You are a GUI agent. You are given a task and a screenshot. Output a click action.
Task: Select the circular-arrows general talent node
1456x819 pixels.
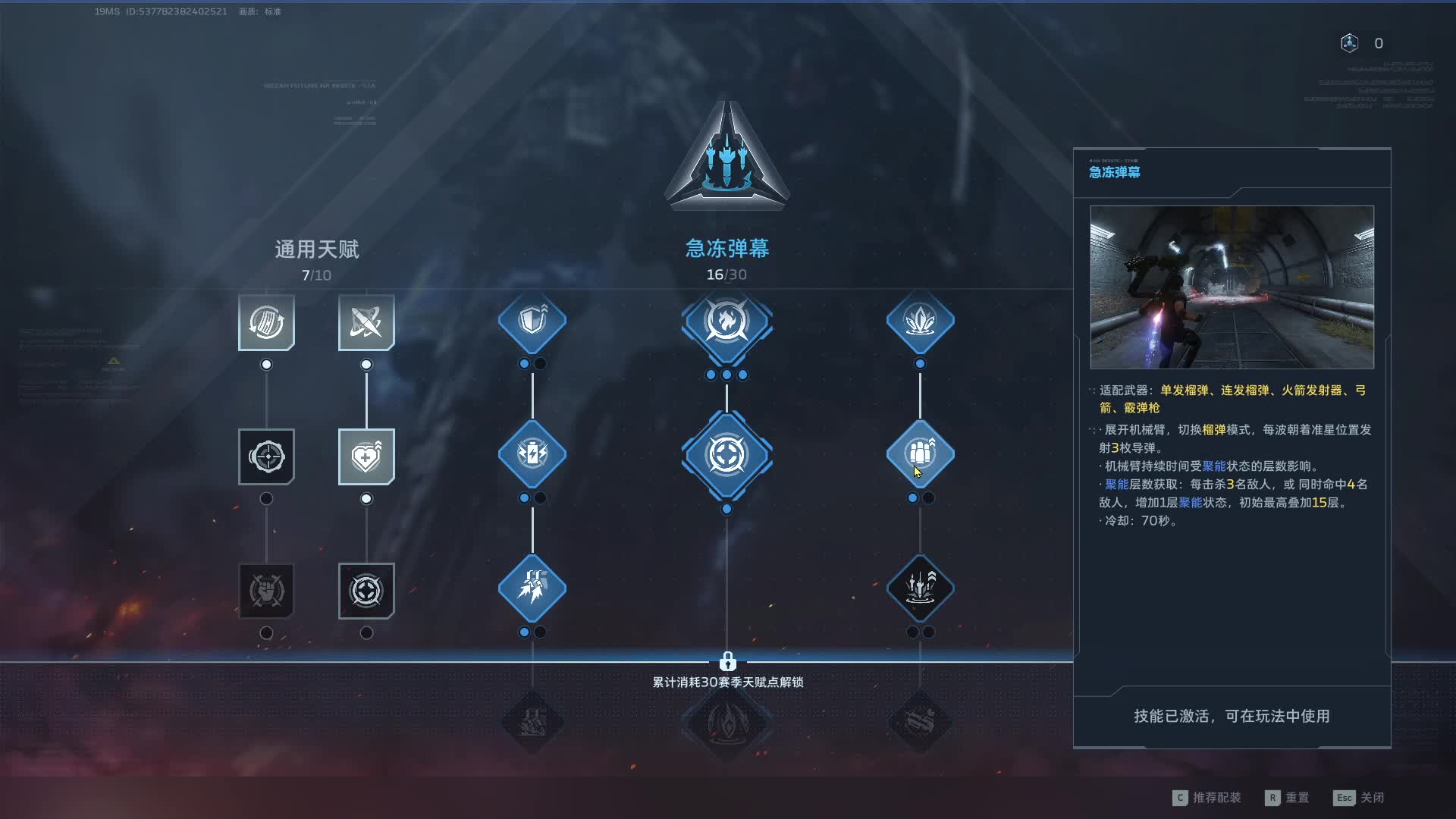click(266, 322)
